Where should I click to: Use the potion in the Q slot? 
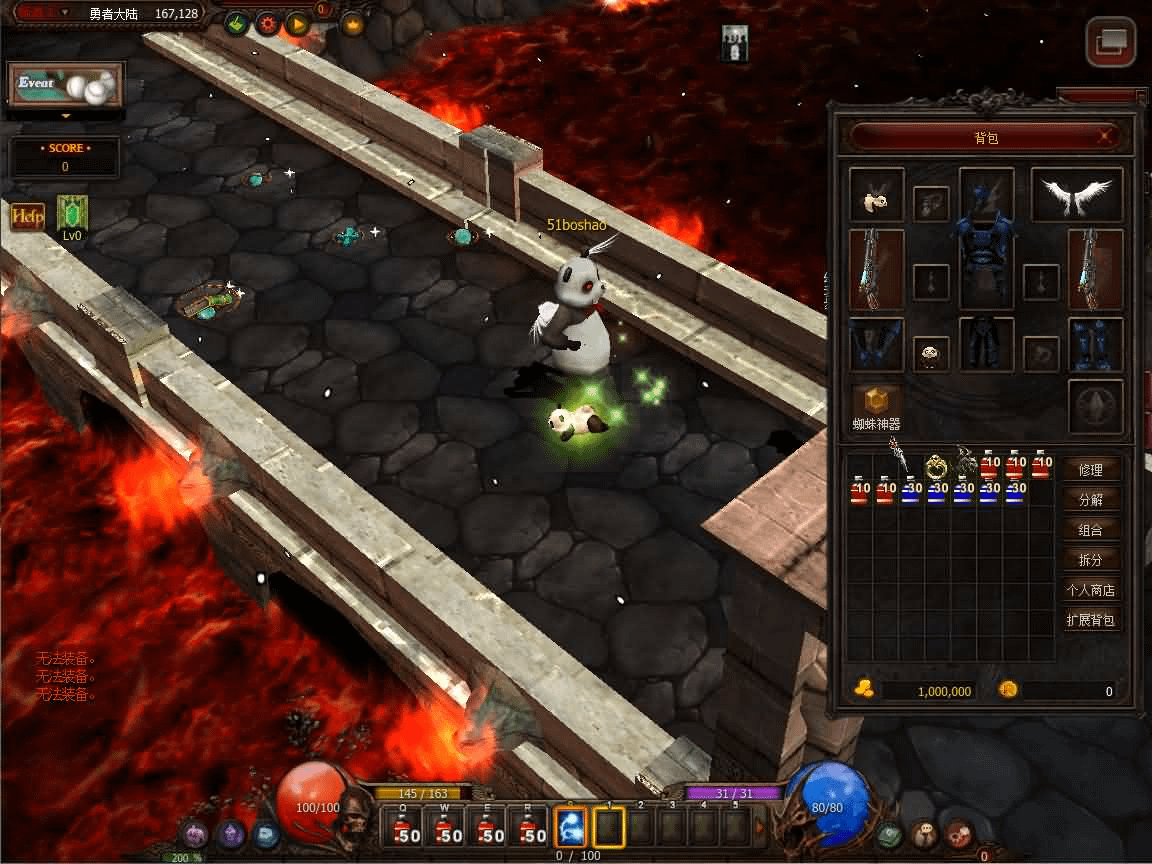coord(405,828)
